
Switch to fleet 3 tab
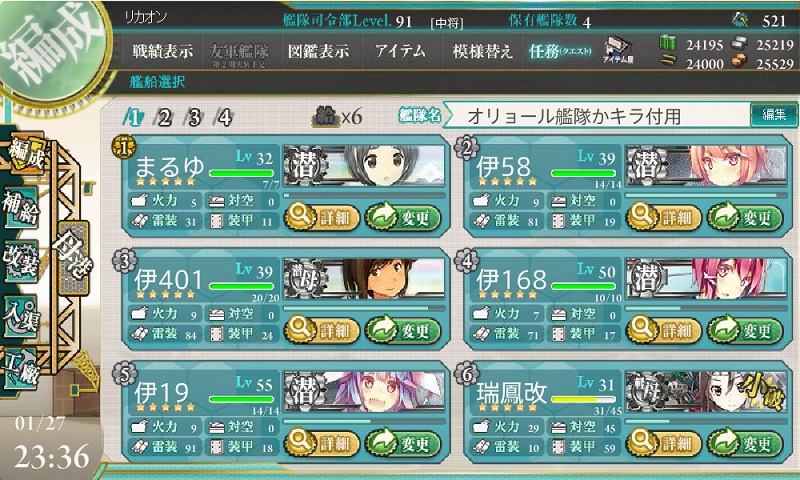coord(195,117)
